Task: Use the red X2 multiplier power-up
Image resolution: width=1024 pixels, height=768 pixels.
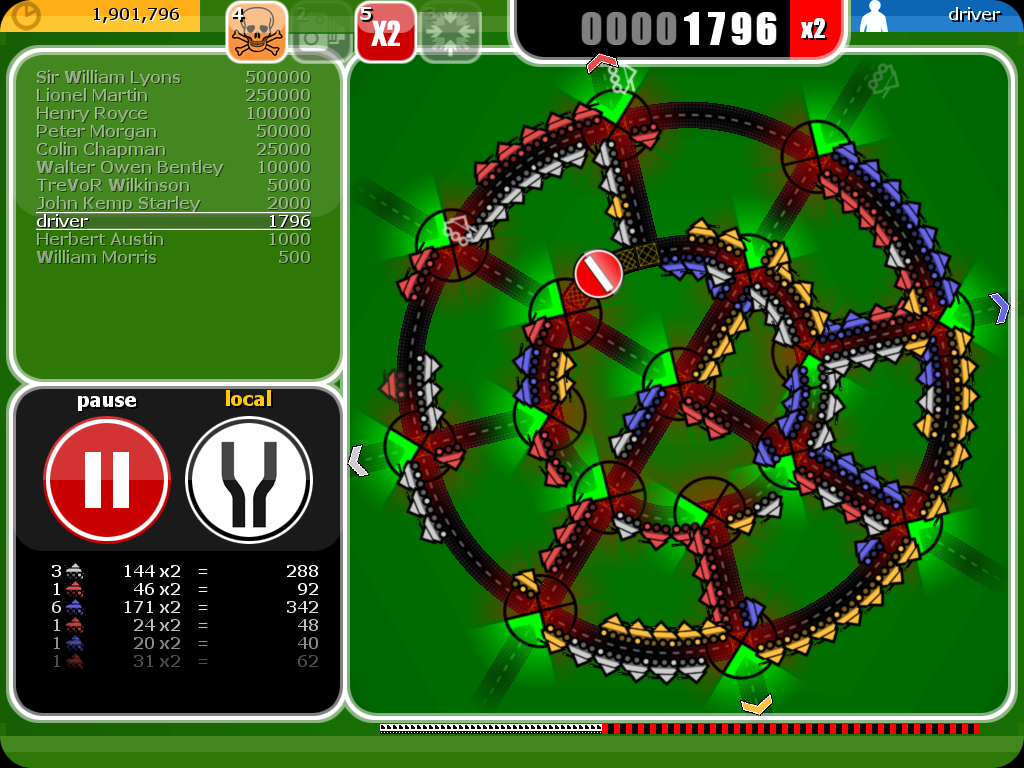Action: click(x=386, y=31)
